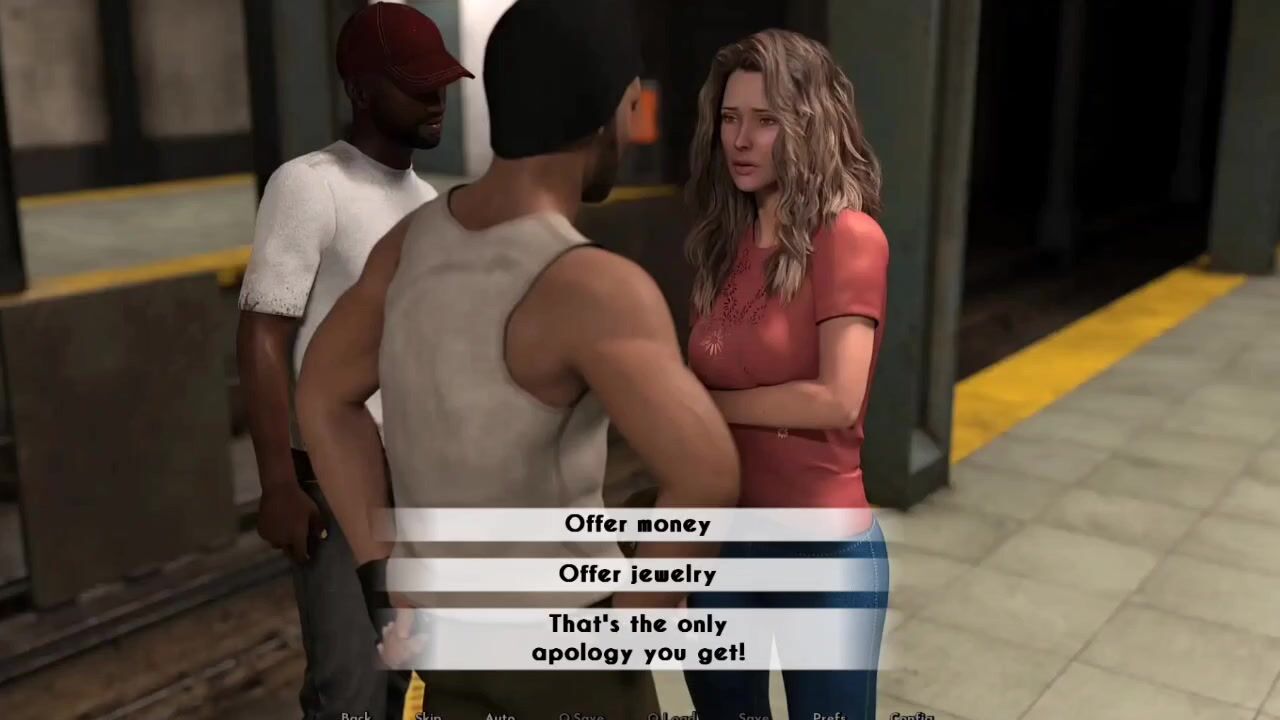1280x720 pixels.
Task: Open Prefs from the quick menu
Action: coord(829,716)
